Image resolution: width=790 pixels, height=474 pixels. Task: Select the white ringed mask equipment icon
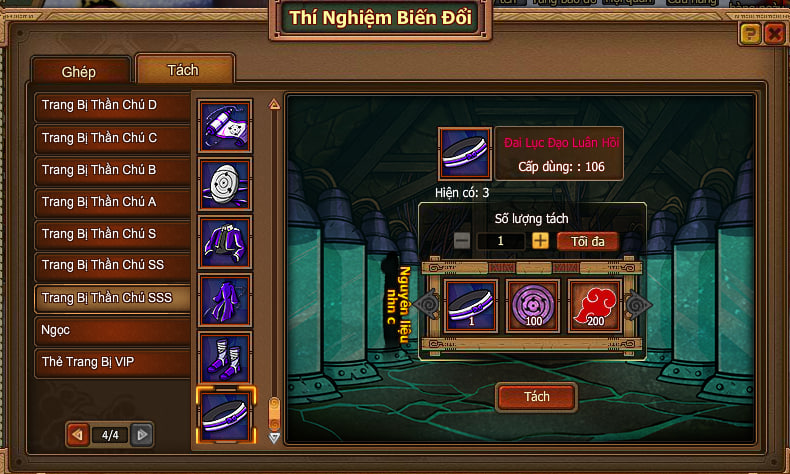click(225, 183)
